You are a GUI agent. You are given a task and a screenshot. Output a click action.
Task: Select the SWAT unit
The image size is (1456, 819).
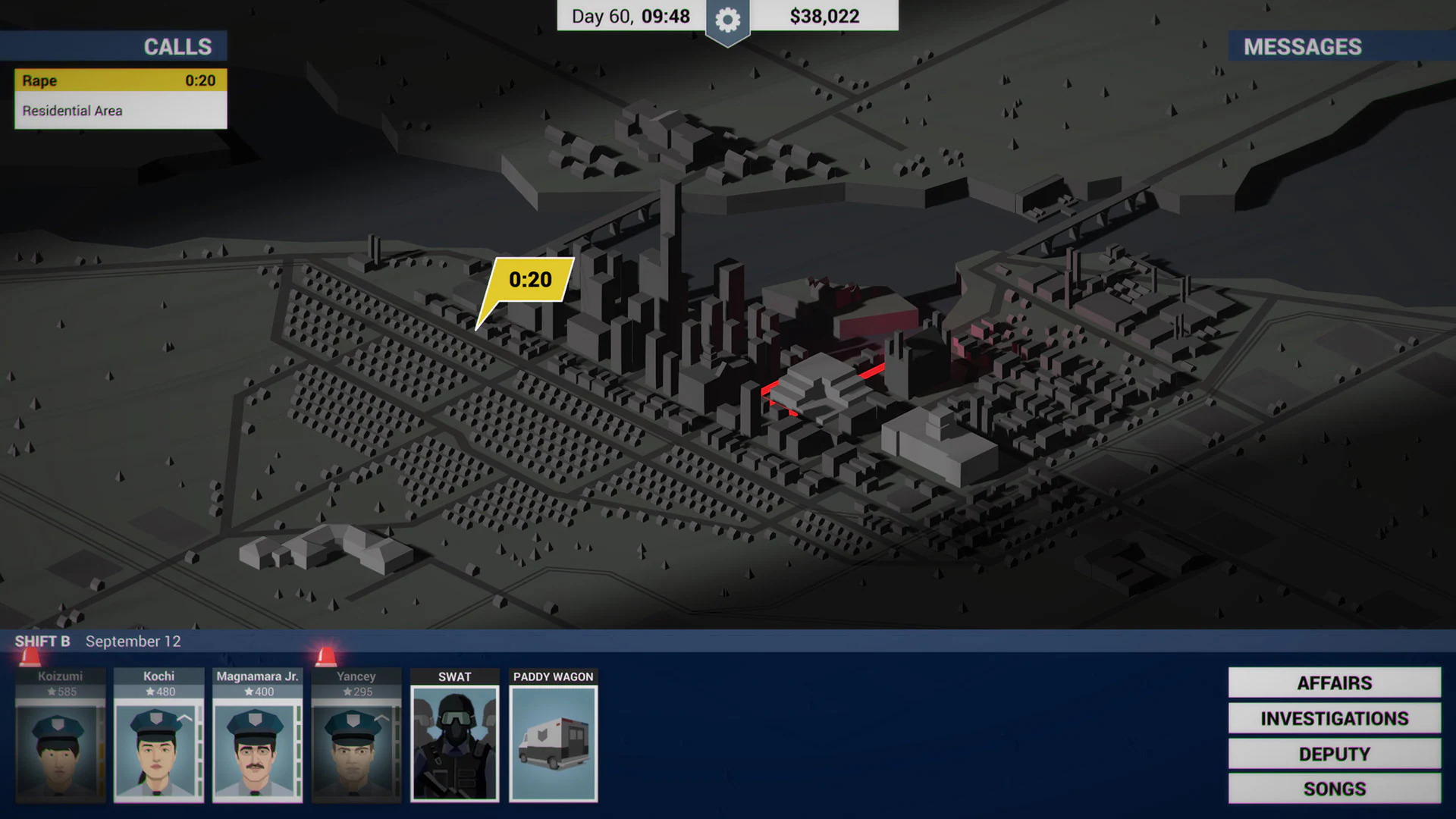pos(453,739)
